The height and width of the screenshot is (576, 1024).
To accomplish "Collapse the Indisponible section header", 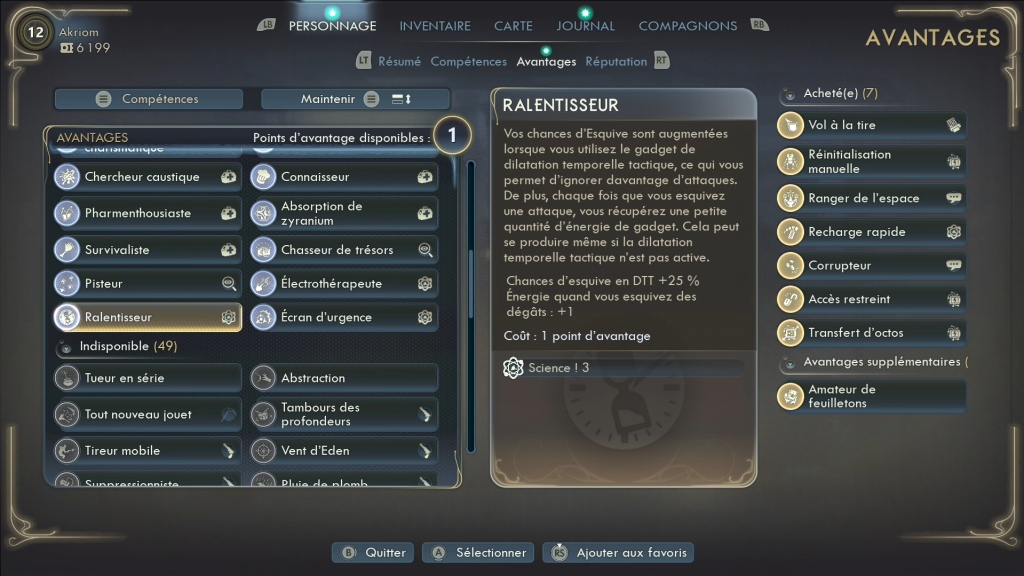I will tap(115, 346).
